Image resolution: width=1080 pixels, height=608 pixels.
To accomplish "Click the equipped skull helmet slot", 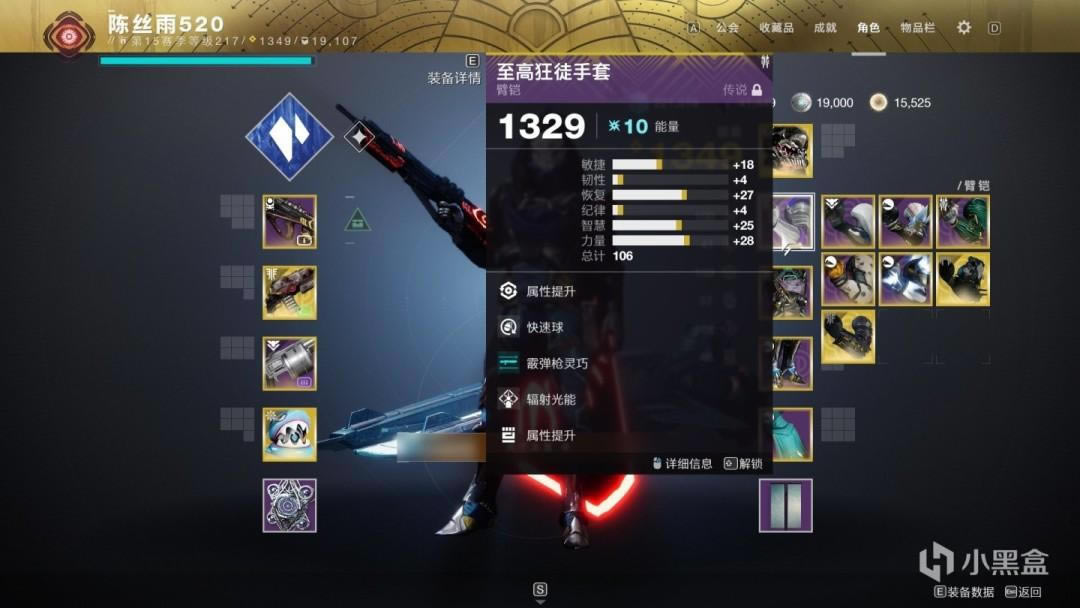I will (791, 150).
